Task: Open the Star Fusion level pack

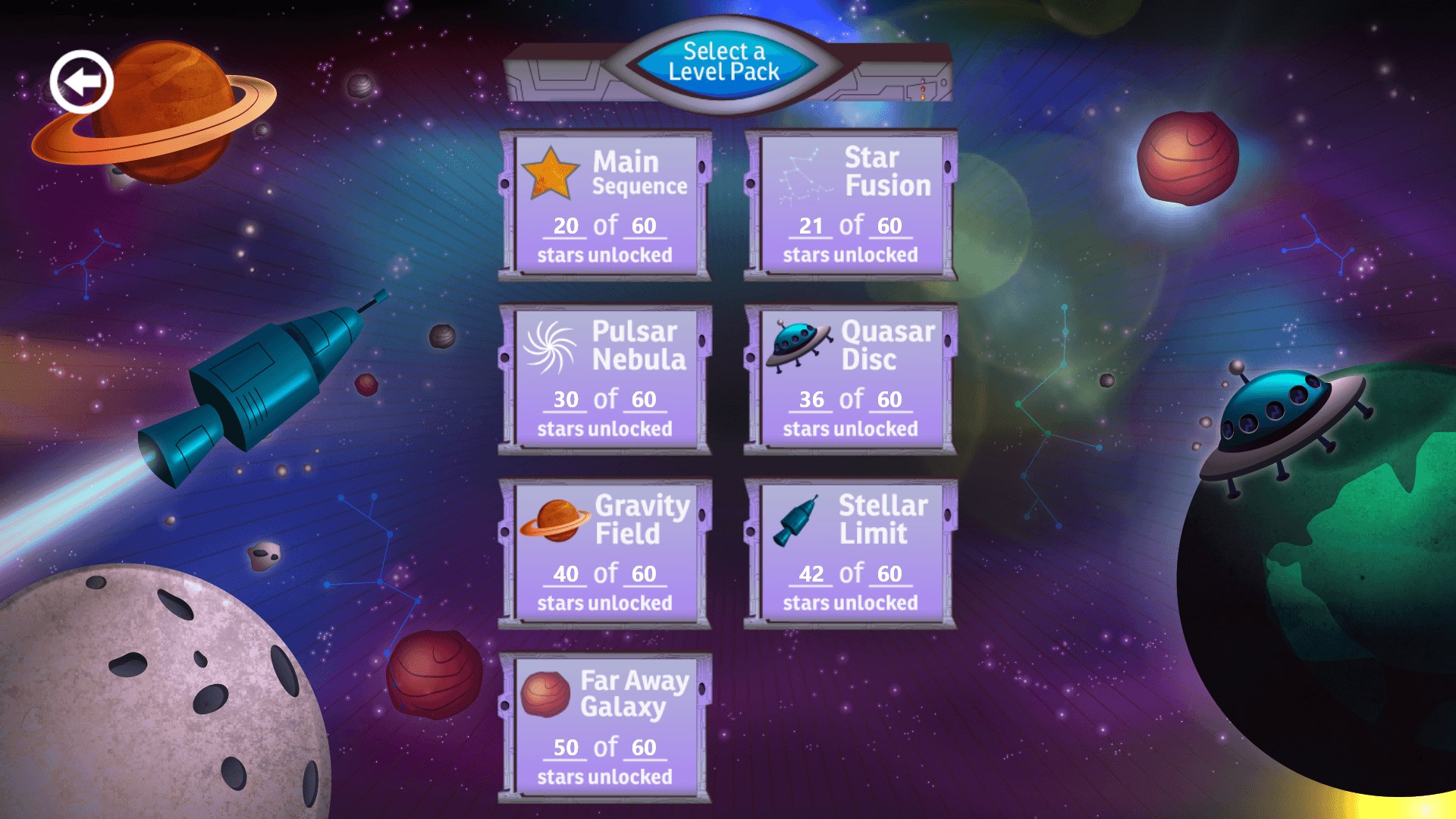Action: [850, 205]
